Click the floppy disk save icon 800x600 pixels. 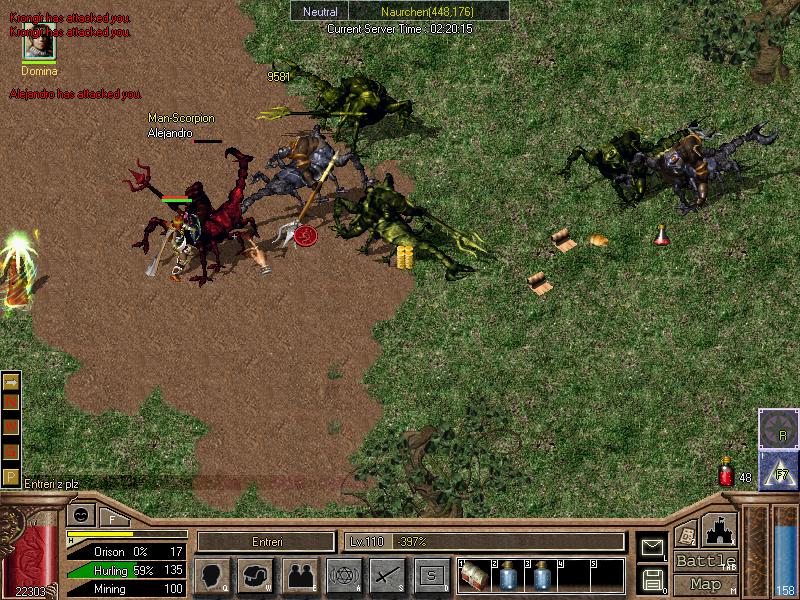(652, 579)
